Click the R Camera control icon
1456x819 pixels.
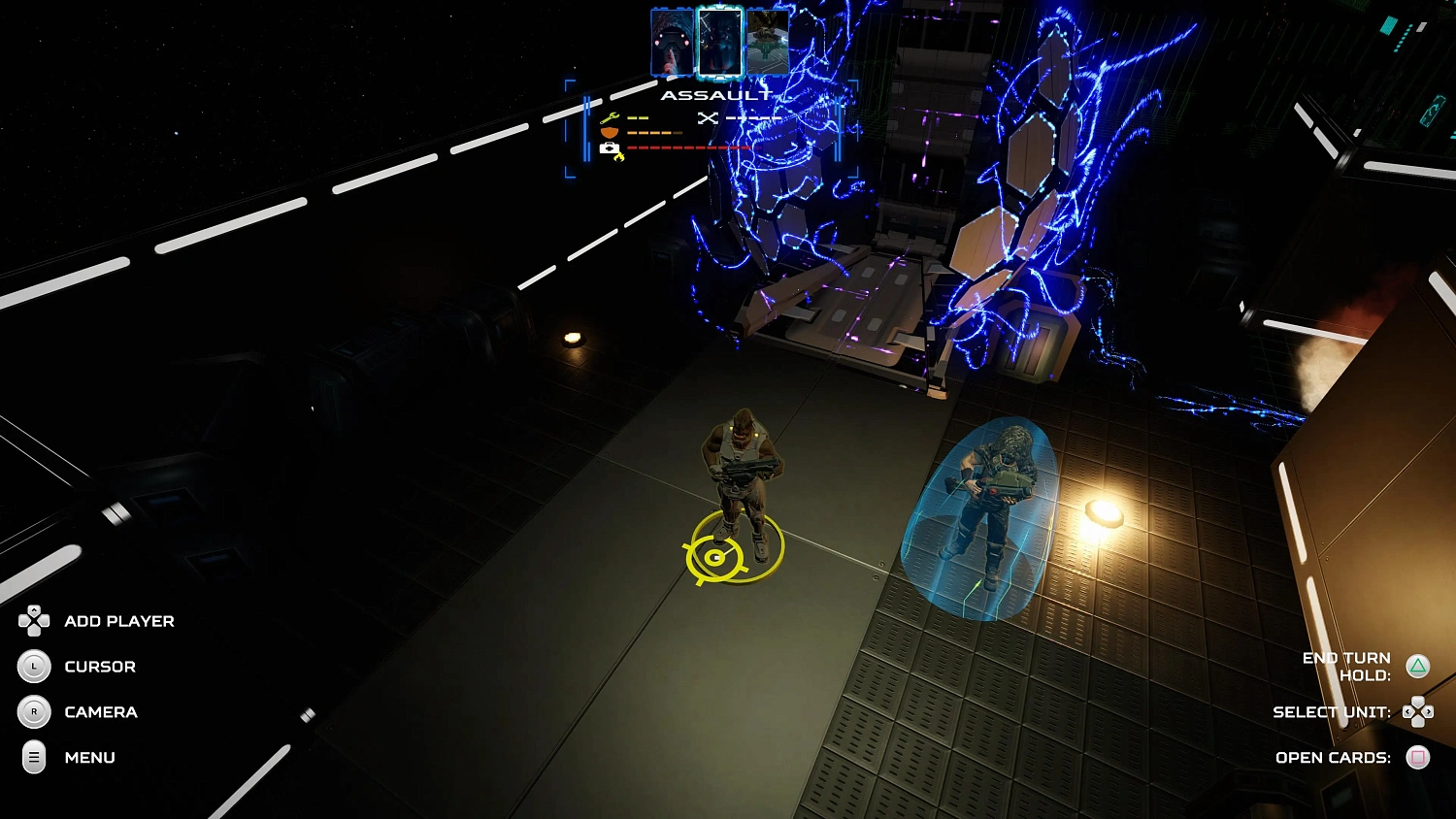click(x=34, y=712)
